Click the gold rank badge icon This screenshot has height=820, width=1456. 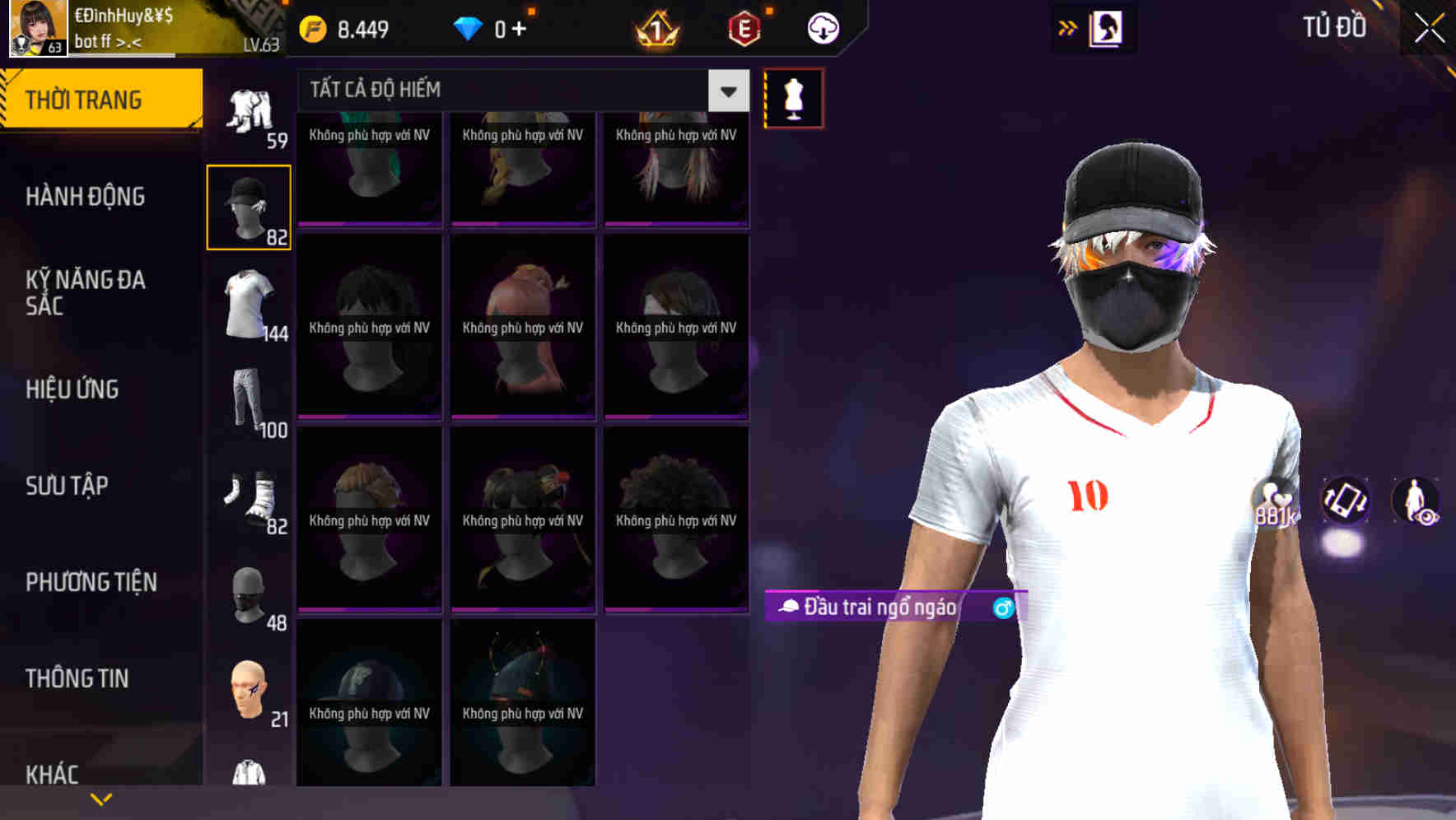tap(655, 27)
